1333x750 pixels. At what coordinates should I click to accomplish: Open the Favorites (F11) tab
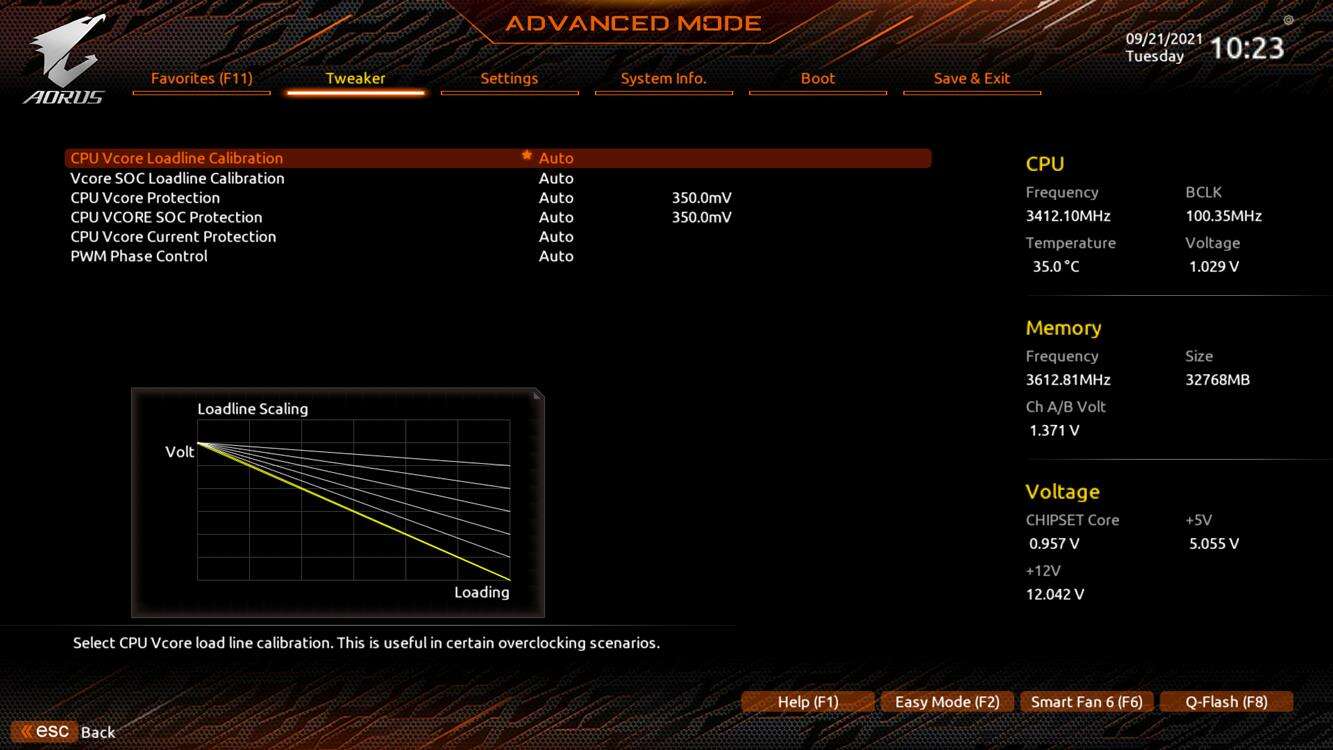pyautogui.click(x=201, y=78)
